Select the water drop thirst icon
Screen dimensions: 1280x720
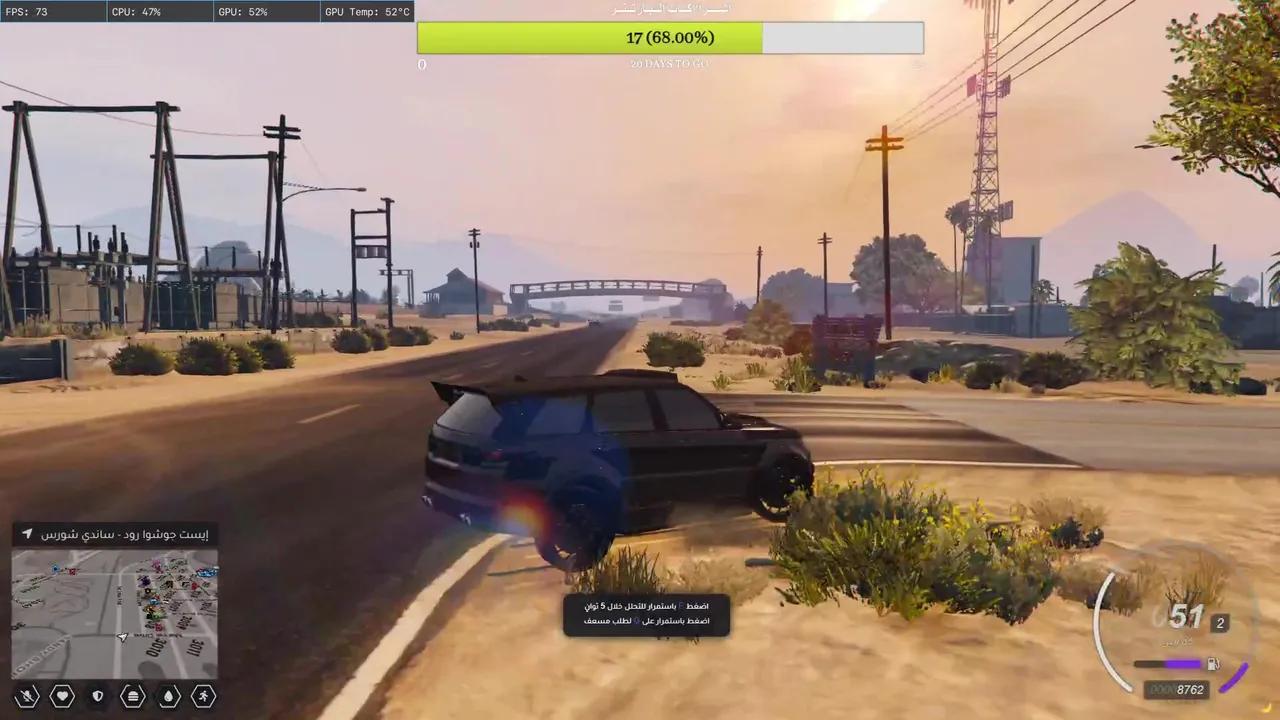pyautogui.click(x=169, y=696)
